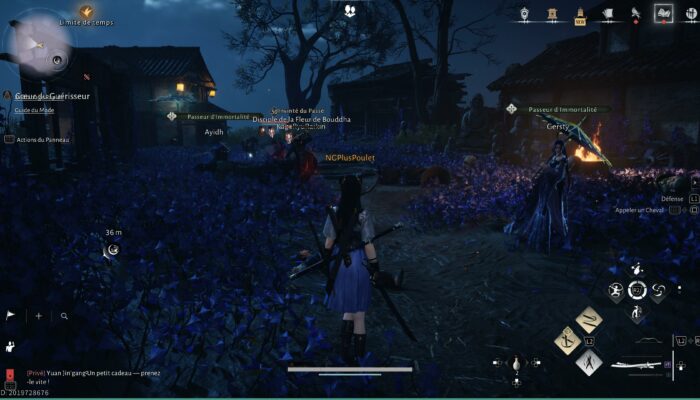The image size is (700, 400).
Task: Open the Guide du Mode link
Action: pos(34,110)
